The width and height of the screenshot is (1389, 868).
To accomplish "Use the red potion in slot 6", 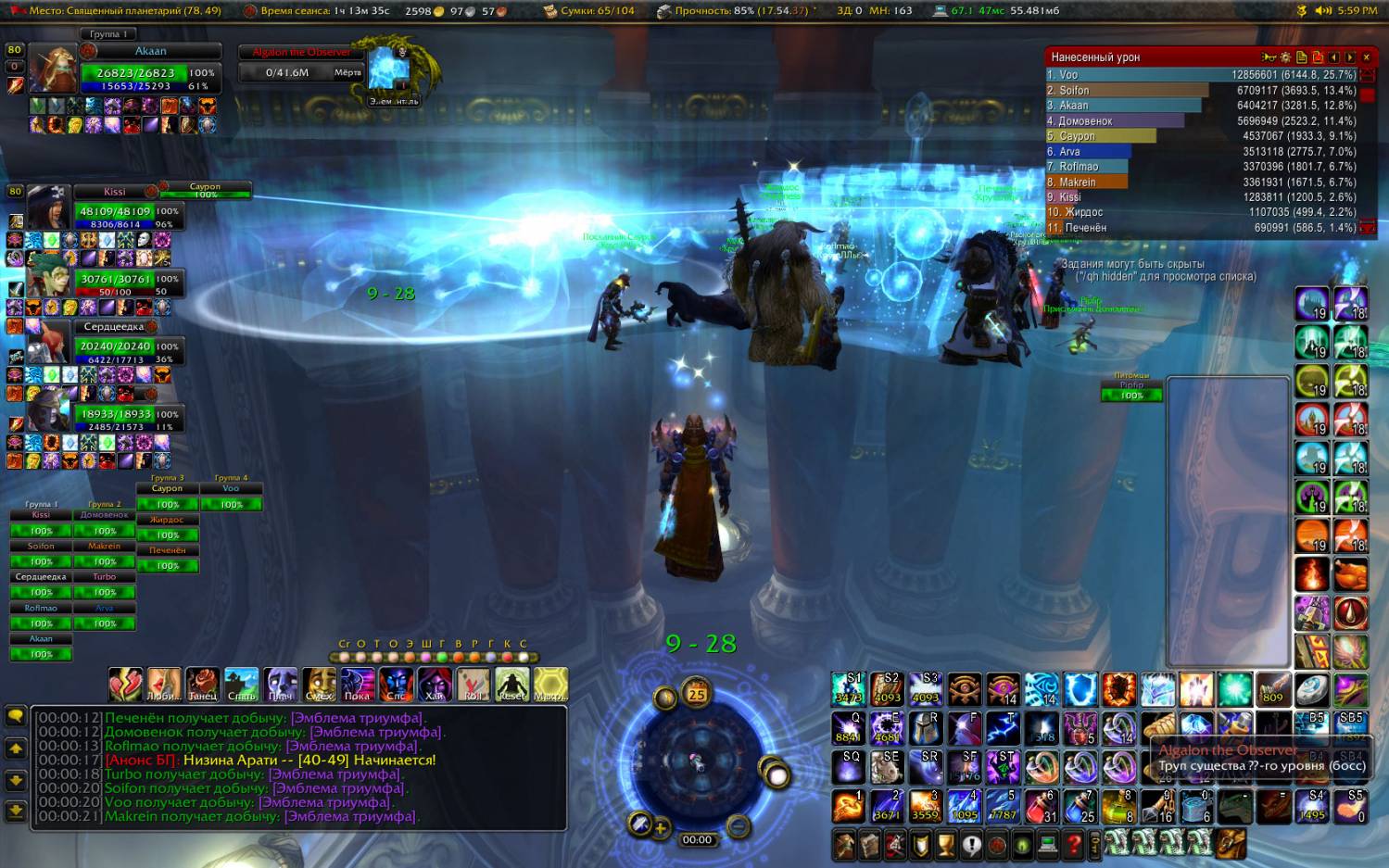I will [1042, 806].
